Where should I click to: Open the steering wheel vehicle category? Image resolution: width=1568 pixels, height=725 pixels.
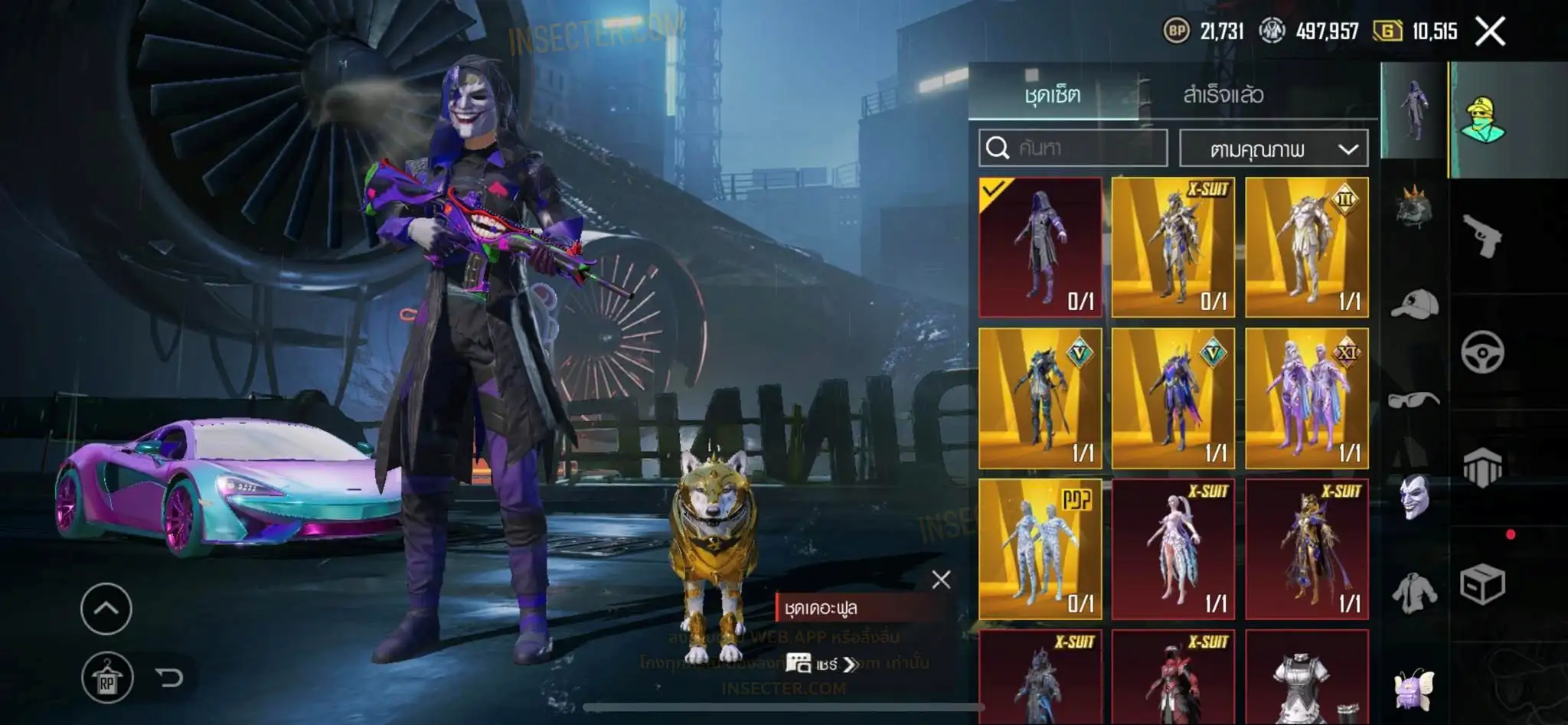[x=1482, y=353]
